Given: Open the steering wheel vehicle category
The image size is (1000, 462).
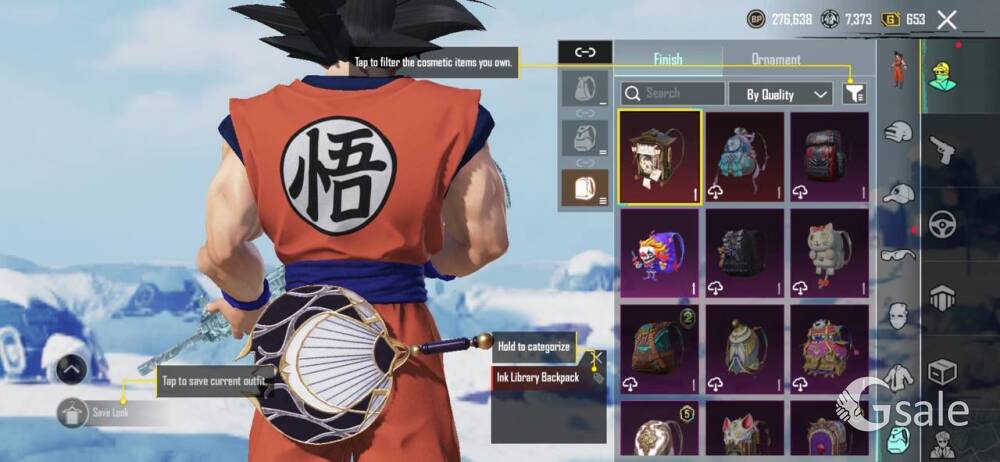Looking at the screenshot, I should tap(942, 225).
